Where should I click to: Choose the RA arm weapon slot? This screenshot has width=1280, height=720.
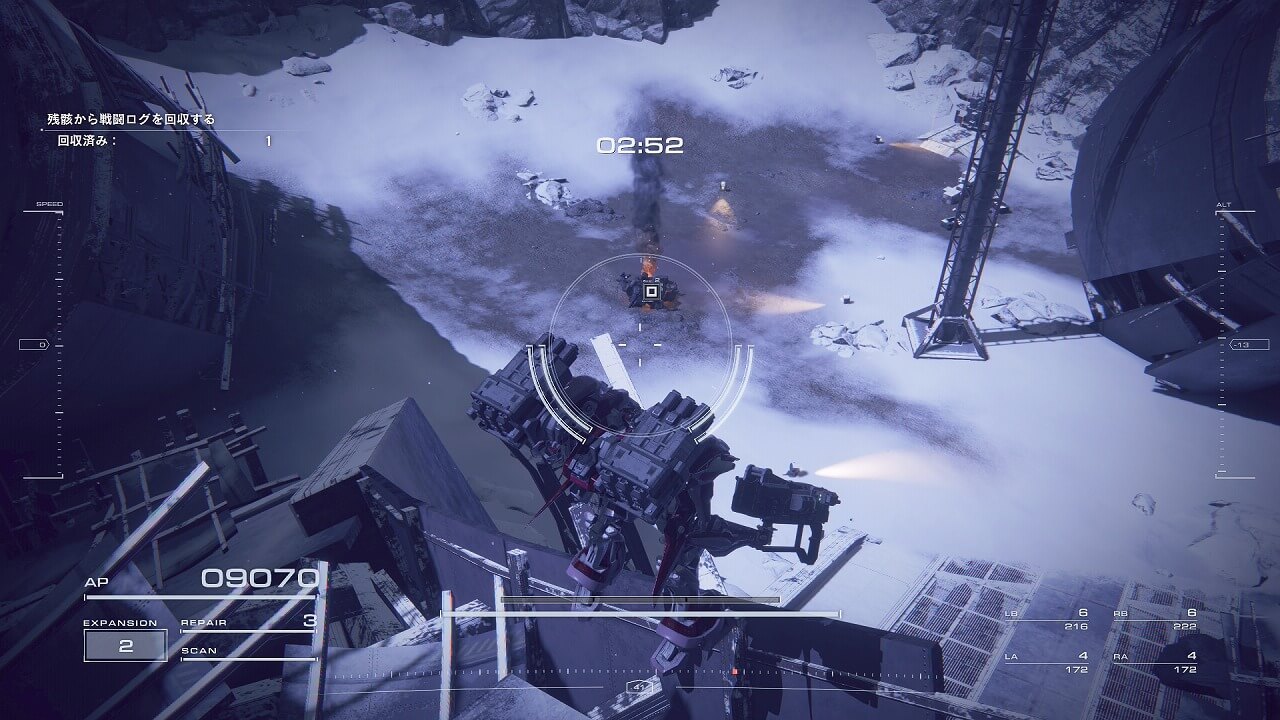(x=1155, y=661)
